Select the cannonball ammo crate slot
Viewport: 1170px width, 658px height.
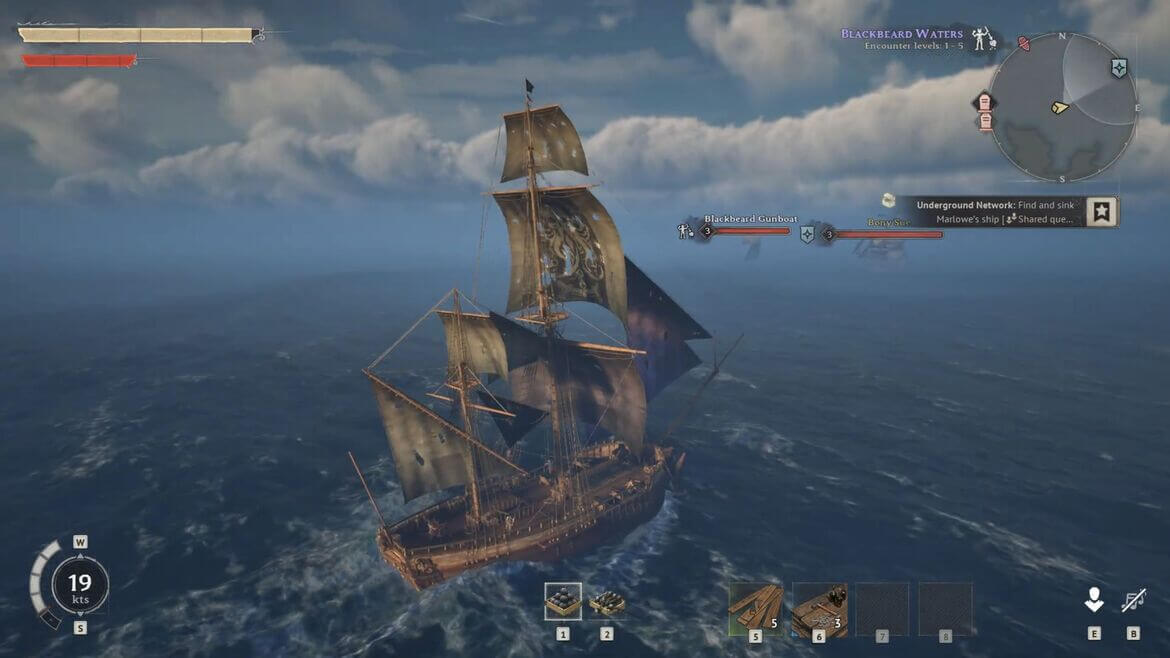563,601
